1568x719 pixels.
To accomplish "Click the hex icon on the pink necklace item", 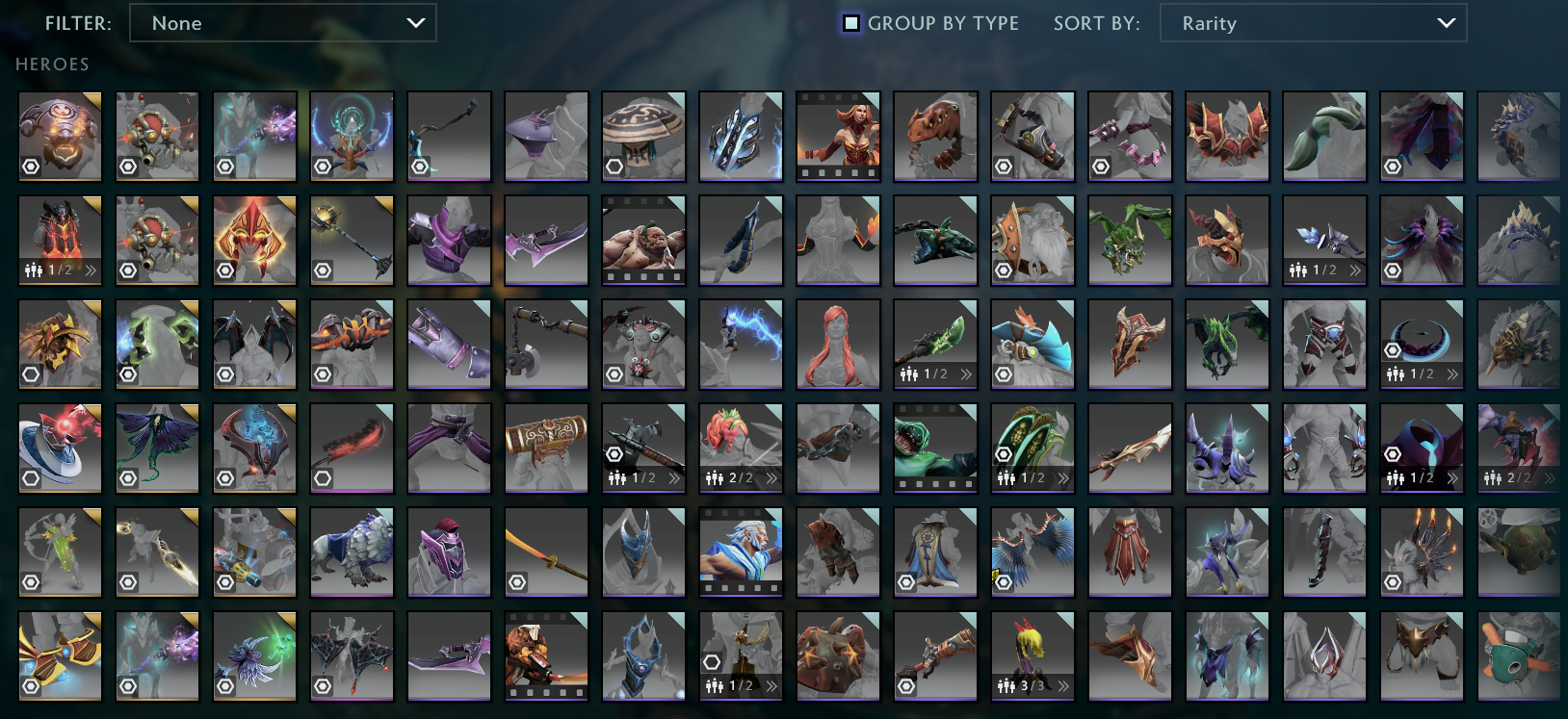I will (1101, 167).
